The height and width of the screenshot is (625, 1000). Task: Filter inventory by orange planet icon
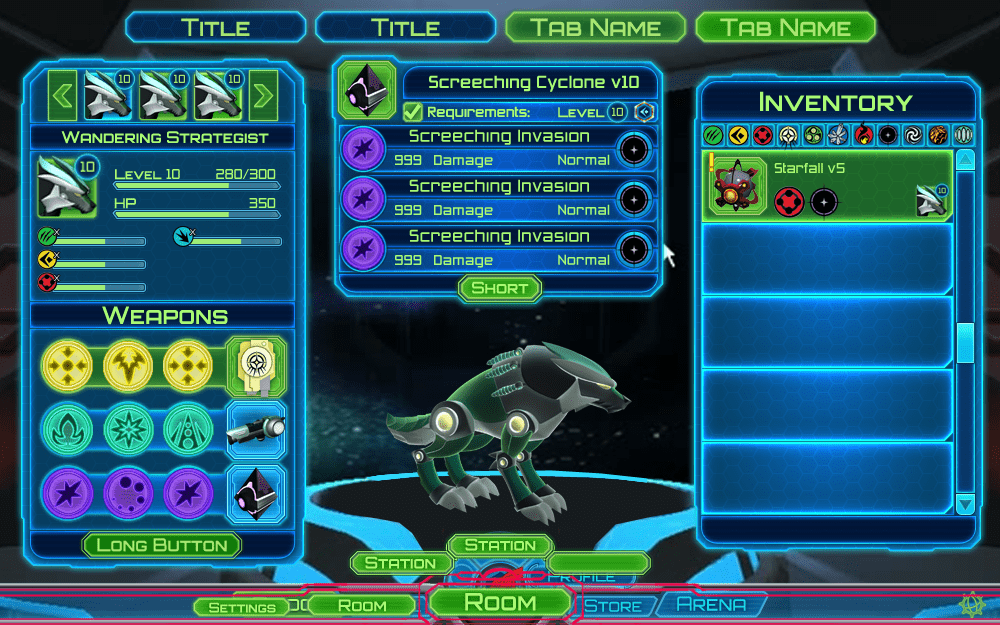coord(938,134)
